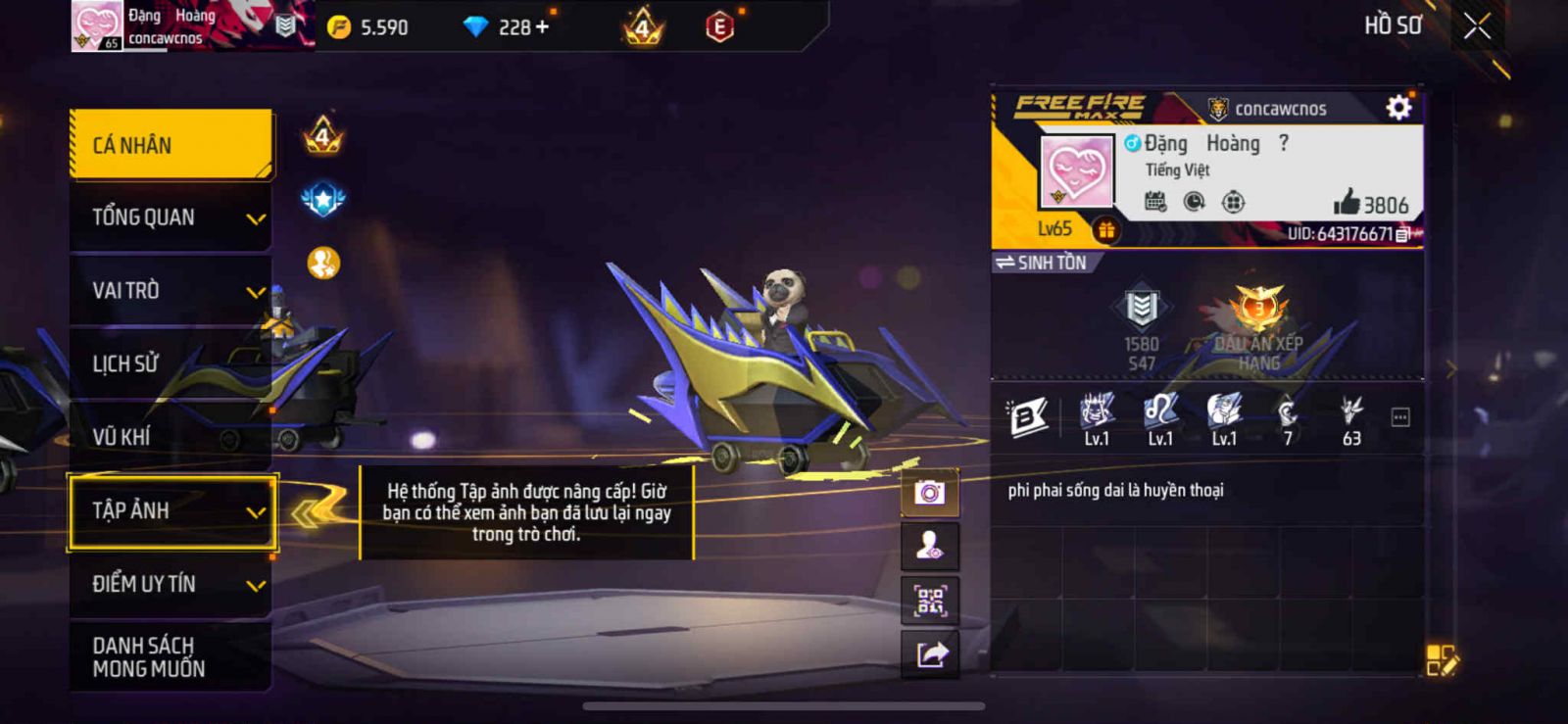Click the QR code scan button

[x=929, y=600]
